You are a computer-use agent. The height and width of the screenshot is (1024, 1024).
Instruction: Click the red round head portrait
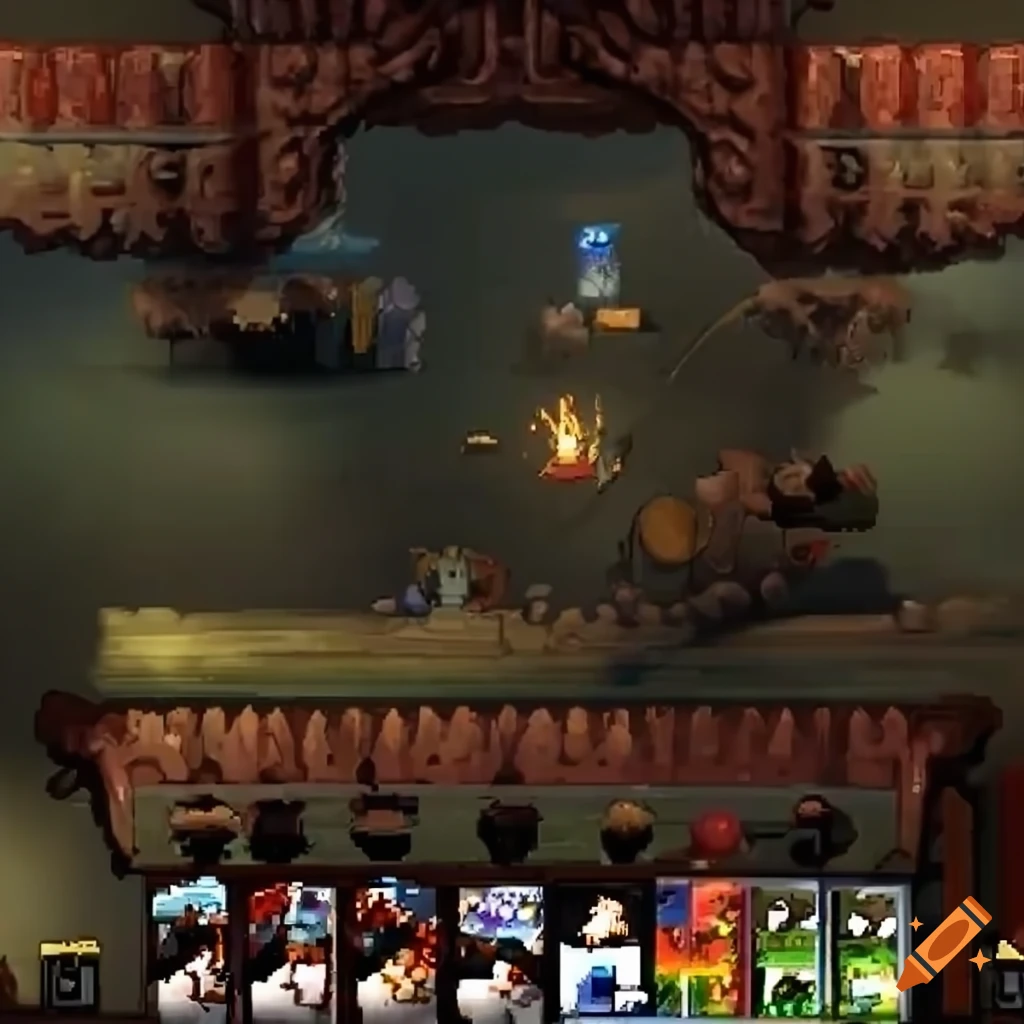716,833
